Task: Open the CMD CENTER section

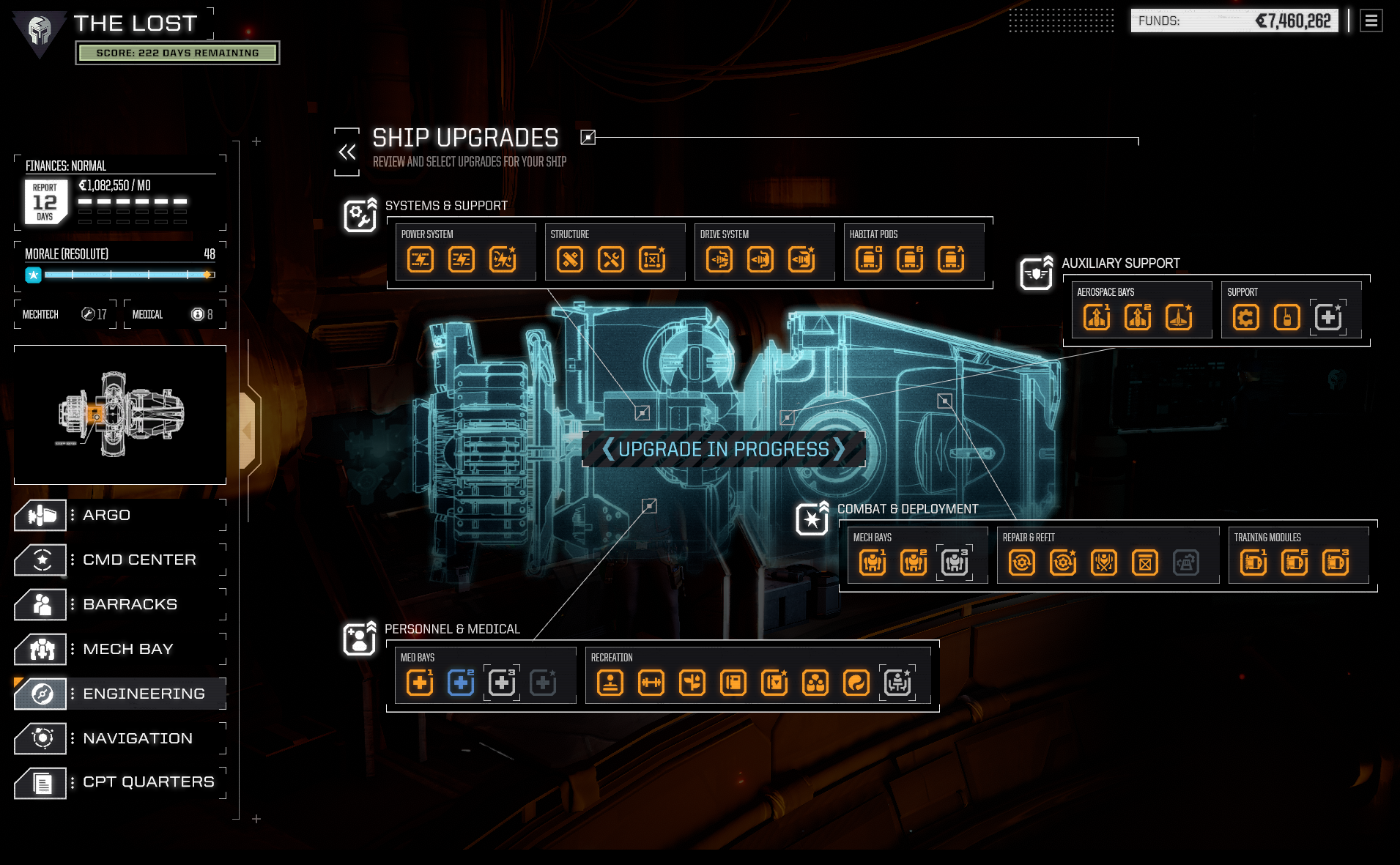Action: (139, 559)
